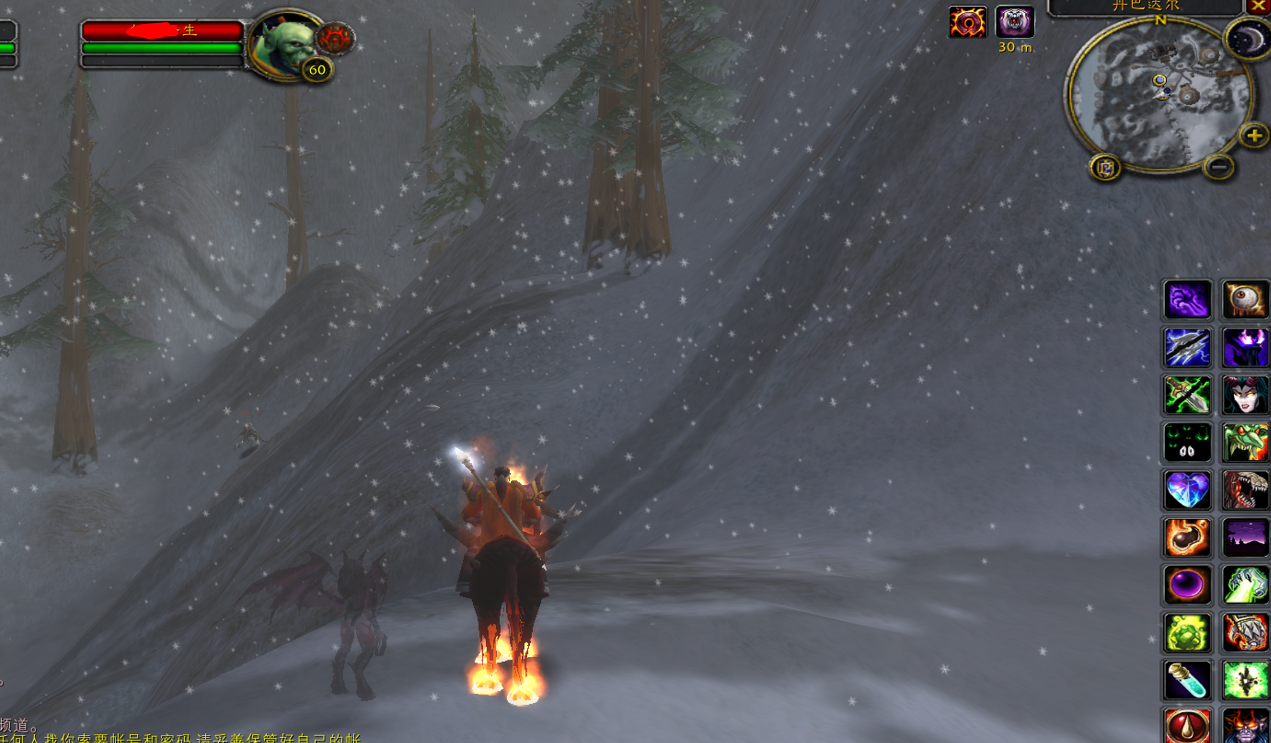Image resolution: width=1271 pixels, height=743 pixels.
Task: Toggle the blue tracking button under minimap
Action: pos(1106,168)
